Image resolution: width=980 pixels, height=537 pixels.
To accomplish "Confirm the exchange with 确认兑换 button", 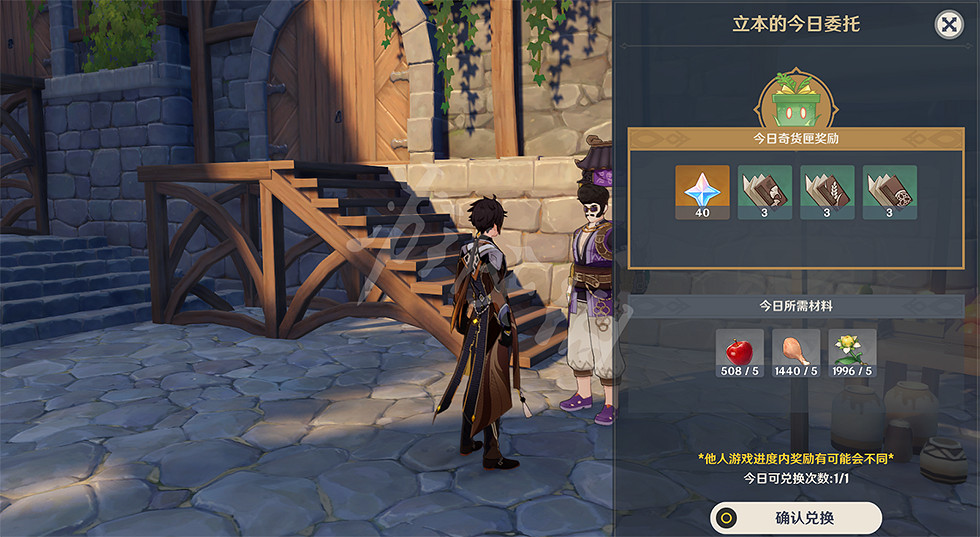I will point(796,518).
